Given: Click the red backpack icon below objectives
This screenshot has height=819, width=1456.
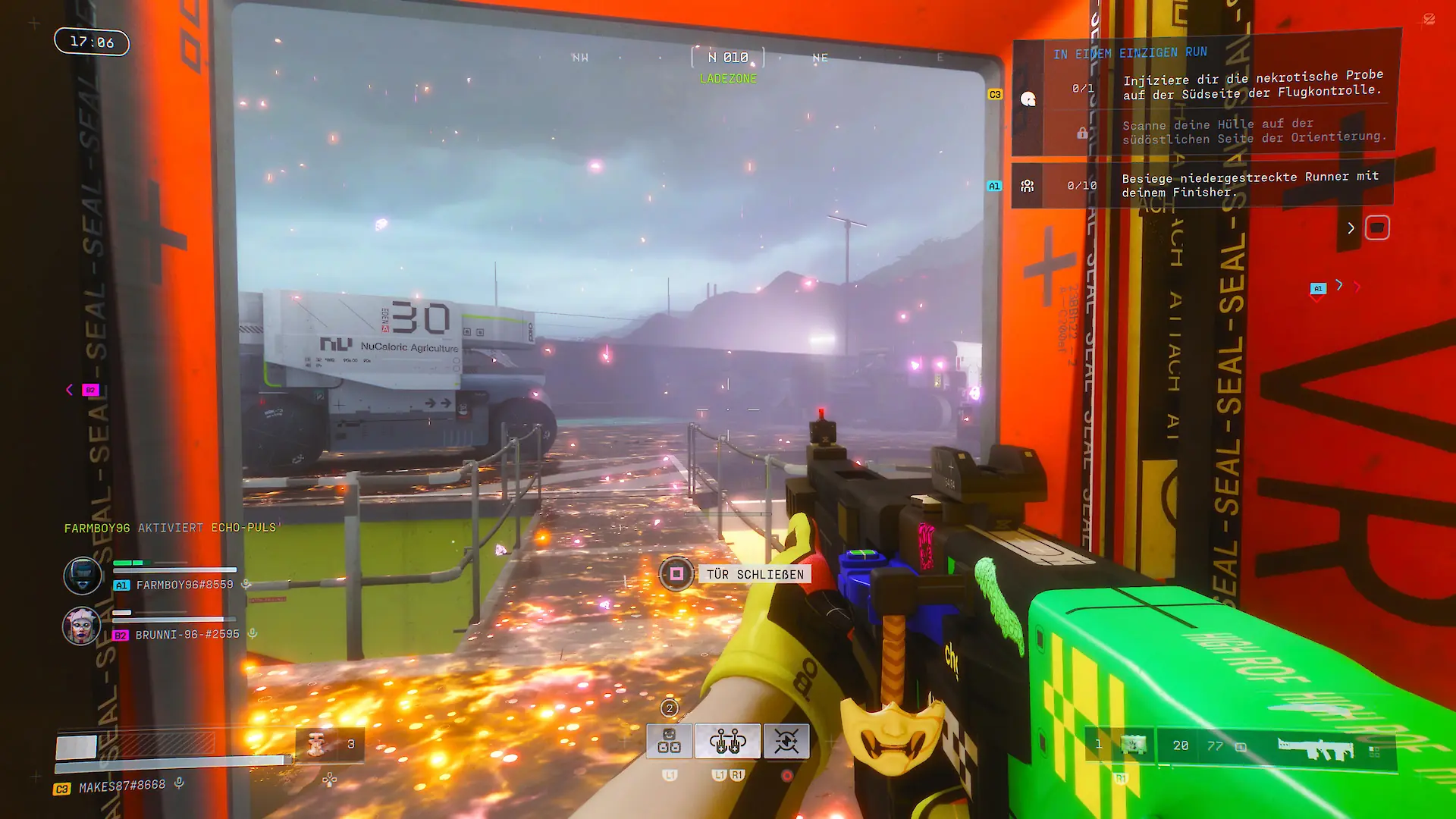Looking at the screenshot, I should click(1377, 227).
